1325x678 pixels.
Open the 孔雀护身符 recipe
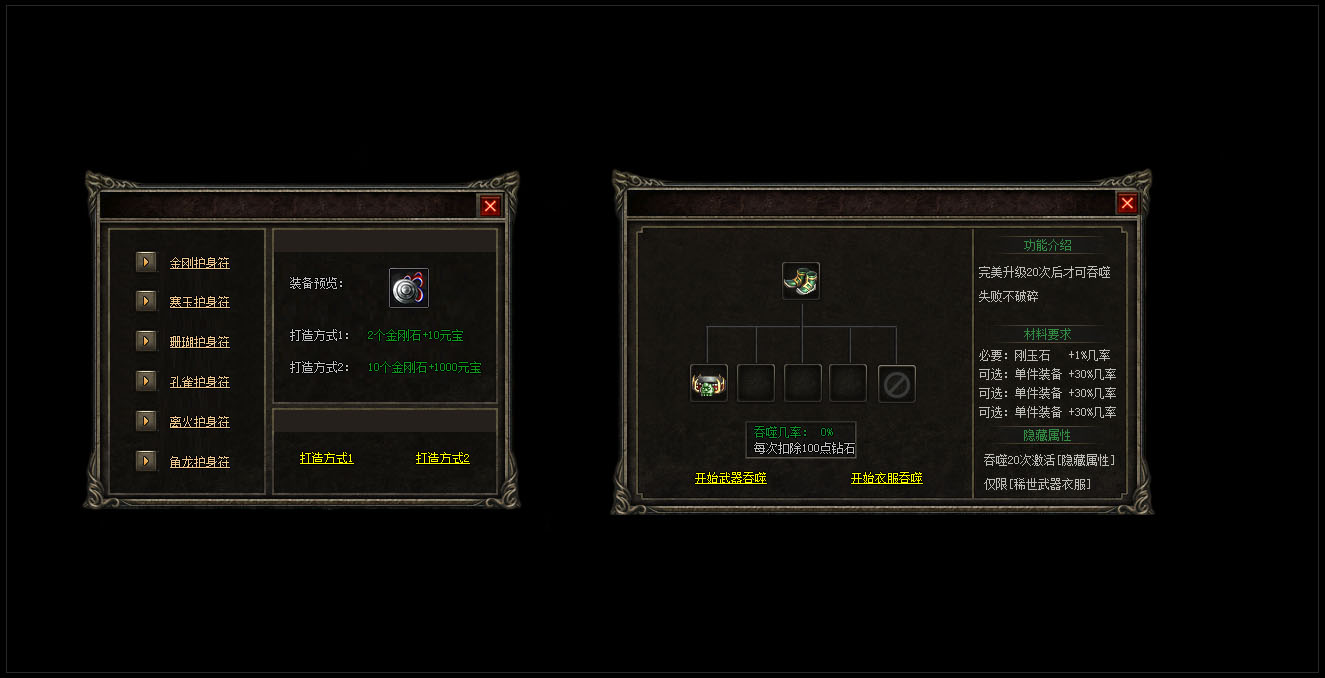coord(199,382)
